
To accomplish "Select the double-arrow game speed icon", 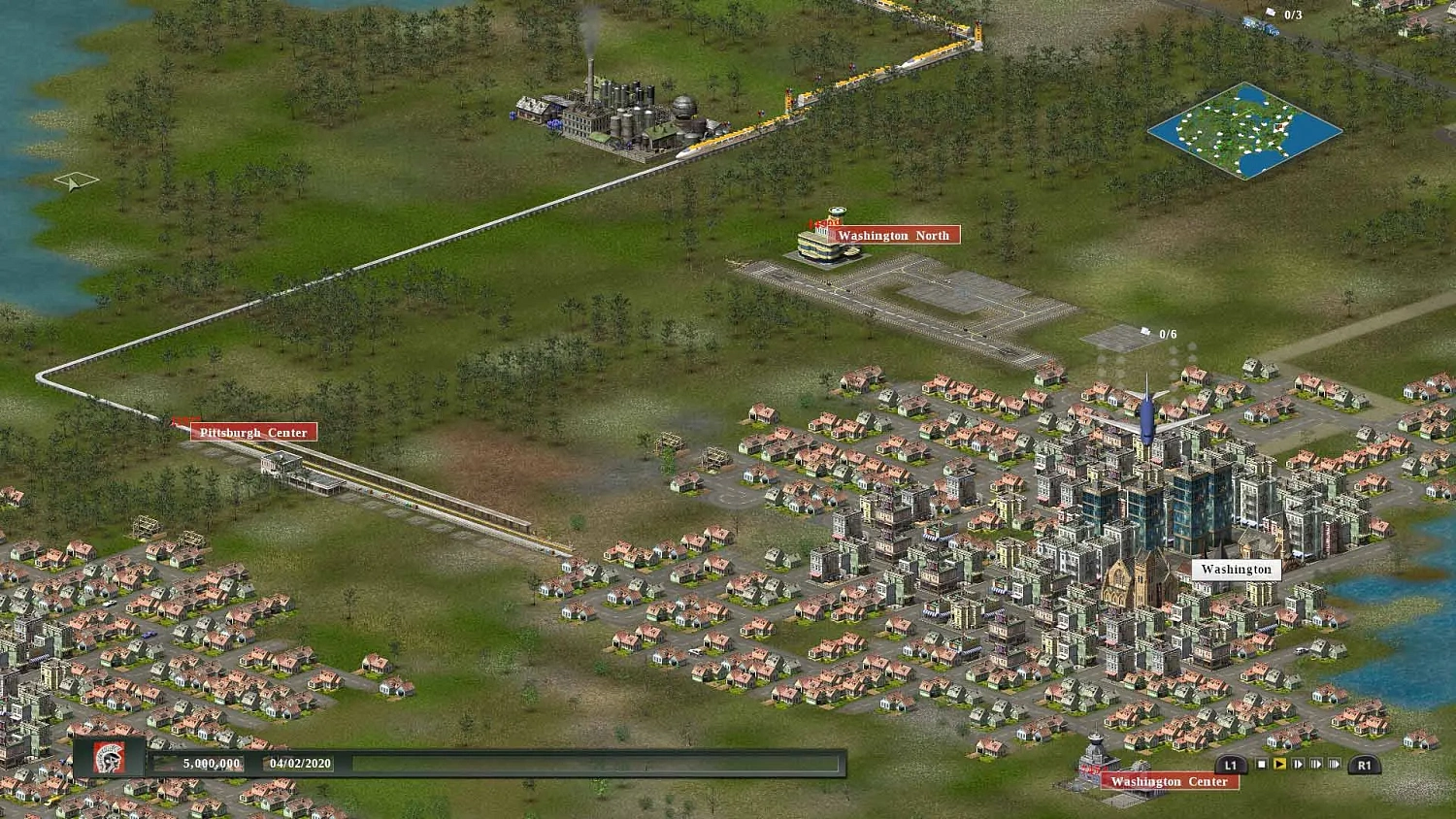I will tap(1315, 764).
